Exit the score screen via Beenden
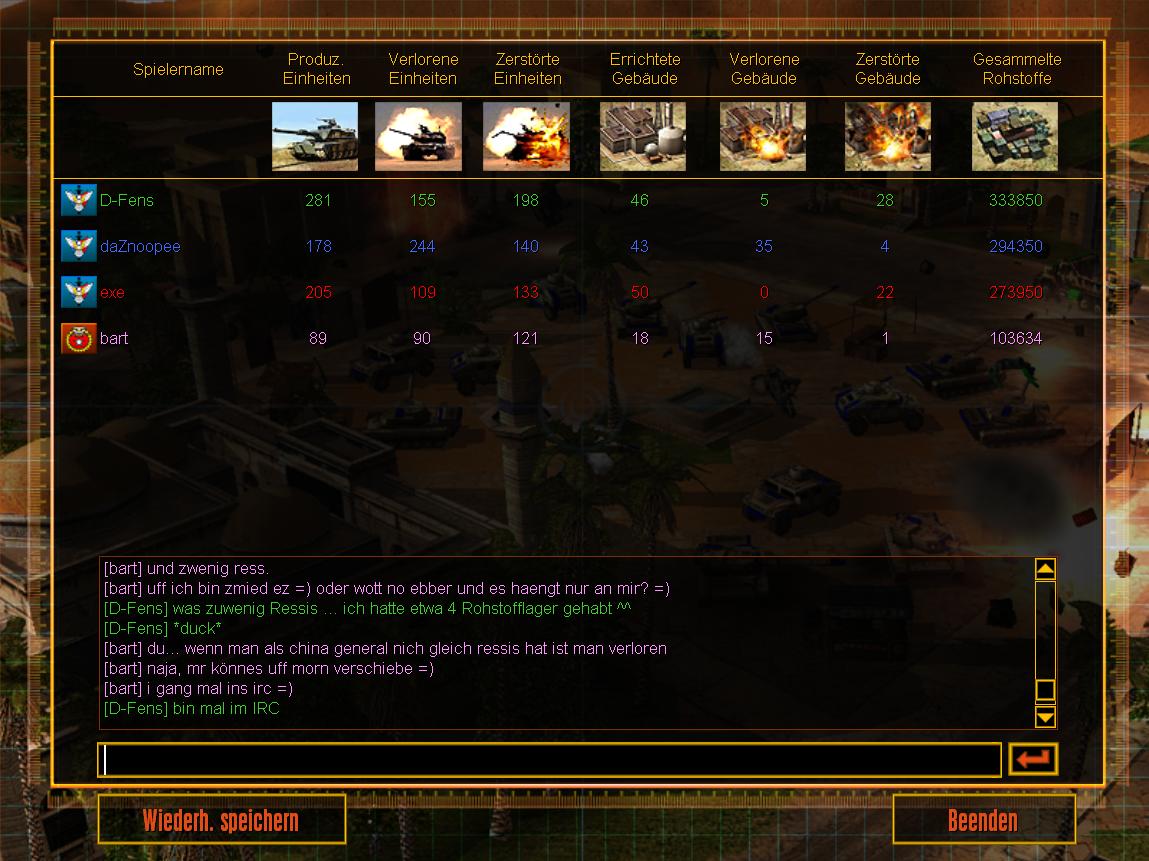 983,821
